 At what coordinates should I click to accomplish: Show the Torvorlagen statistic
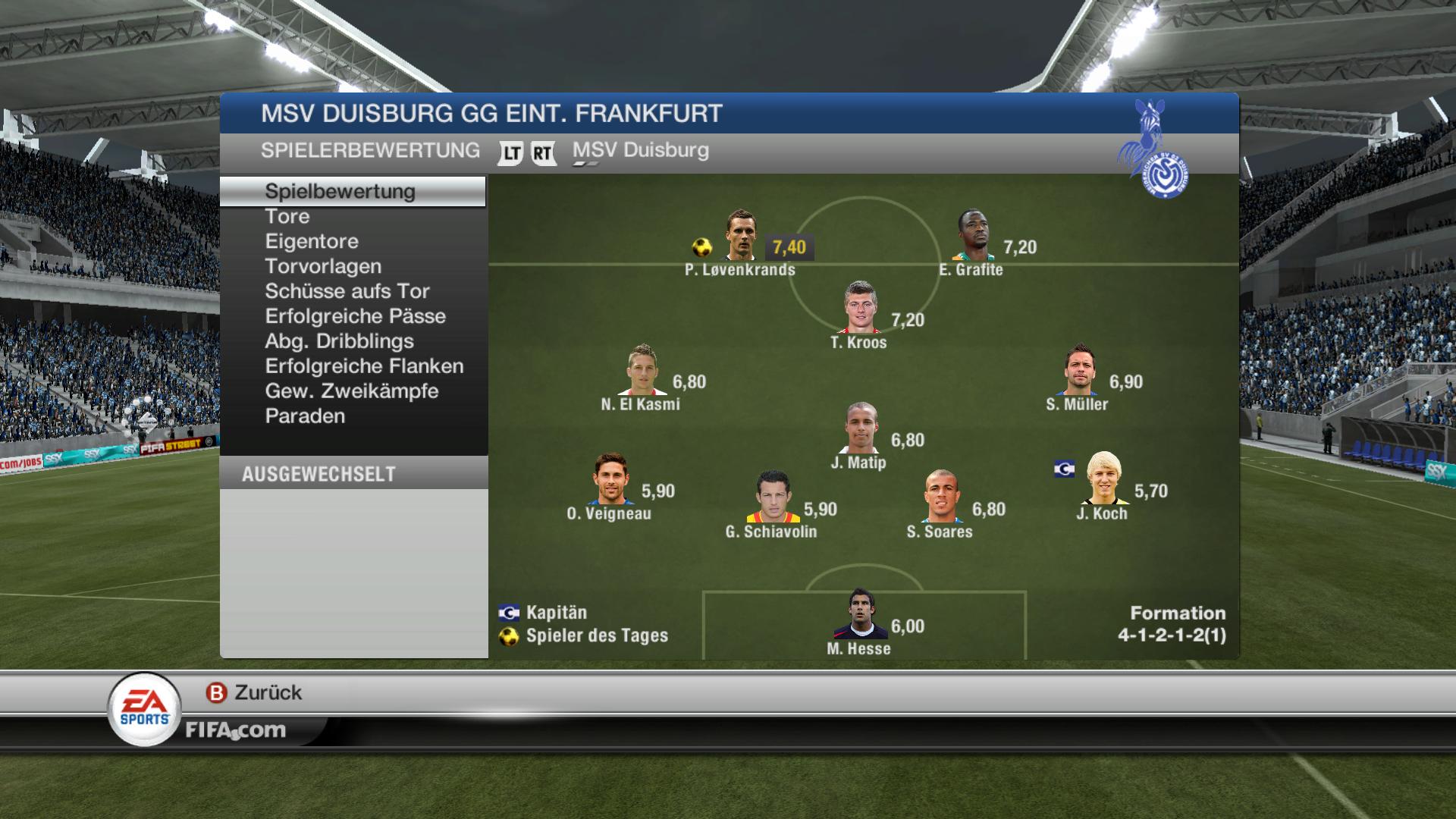point(323,266)
